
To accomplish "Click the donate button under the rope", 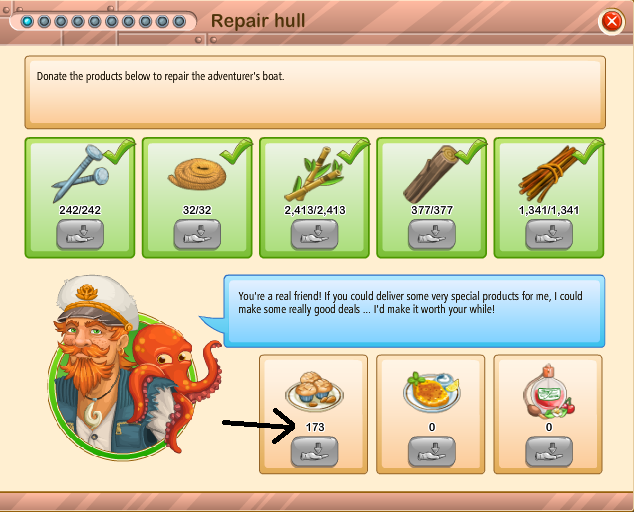I will coord(198,234).
